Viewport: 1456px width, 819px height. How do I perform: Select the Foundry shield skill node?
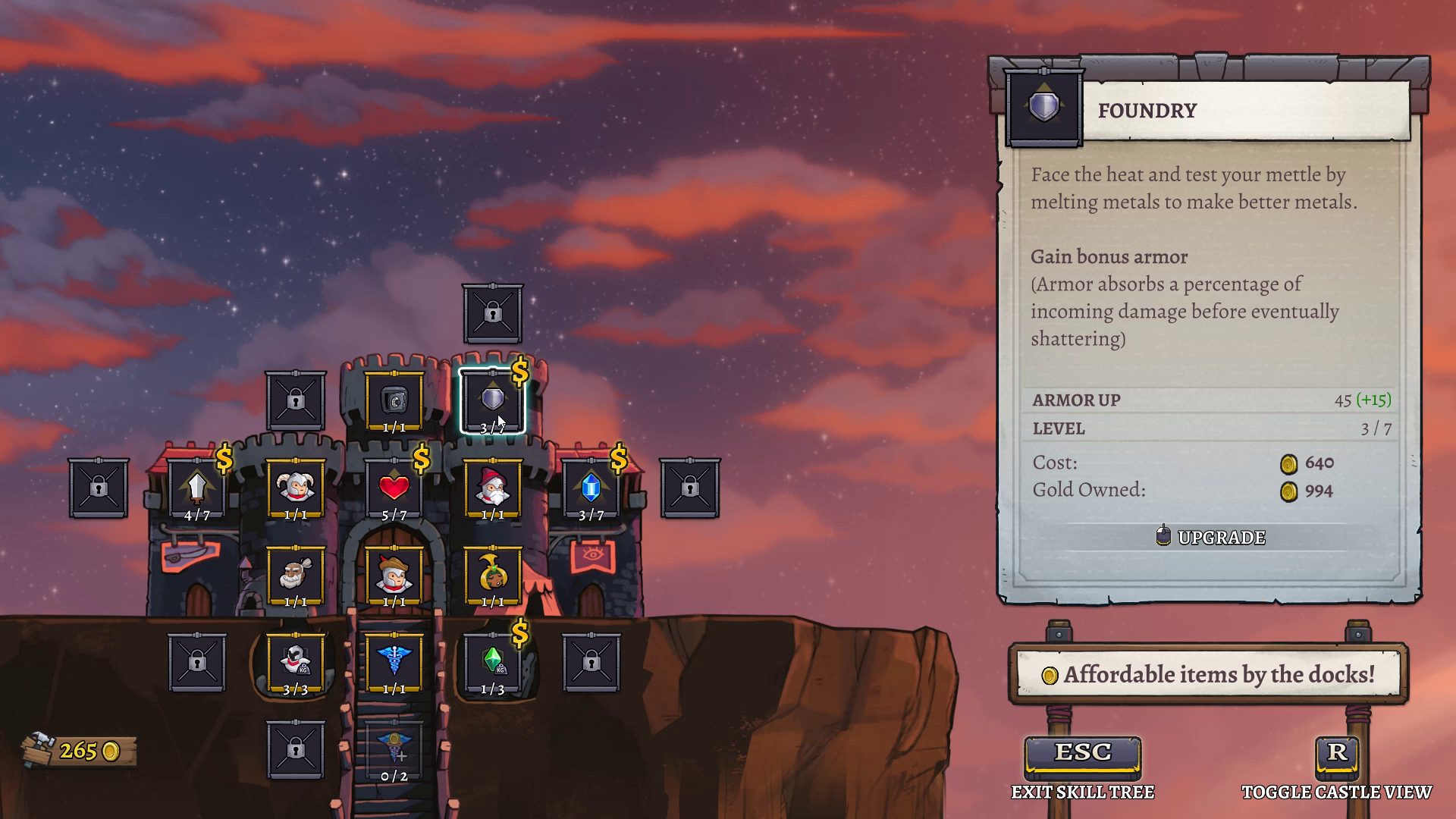tap(492, 400)
